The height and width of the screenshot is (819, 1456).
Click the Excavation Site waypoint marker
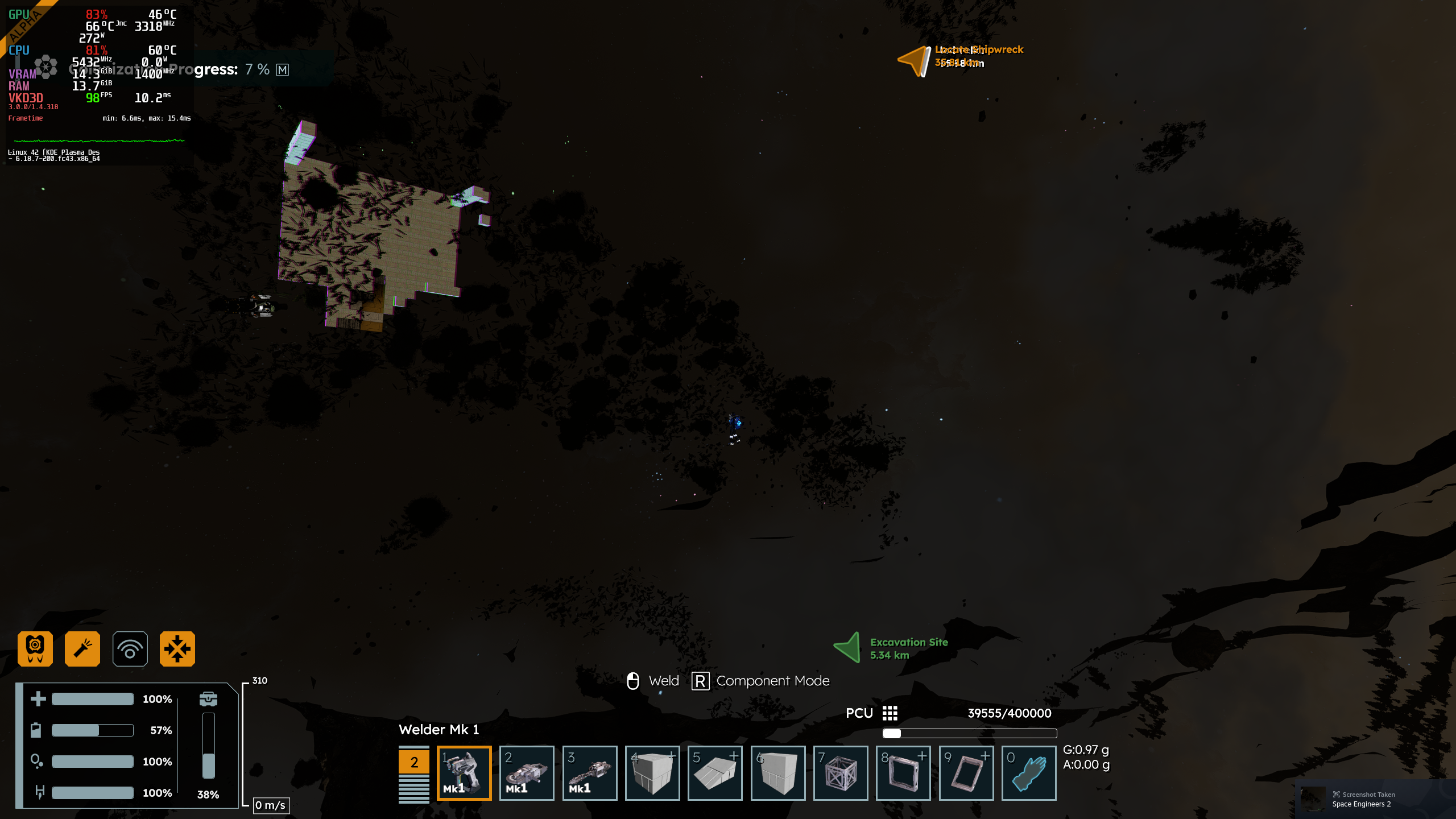(x=848, y=648)
